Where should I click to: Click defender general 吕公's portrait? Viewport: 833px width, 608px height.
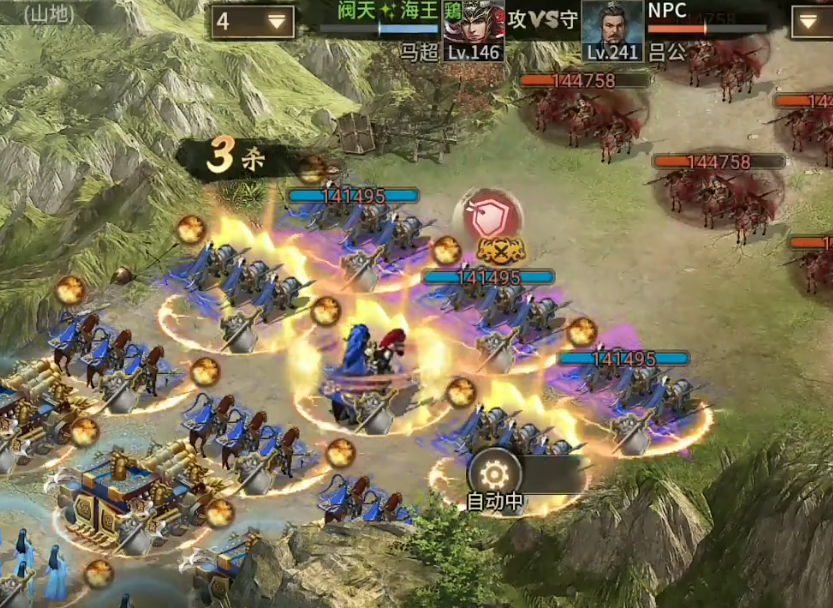click(x=611, y=24)
